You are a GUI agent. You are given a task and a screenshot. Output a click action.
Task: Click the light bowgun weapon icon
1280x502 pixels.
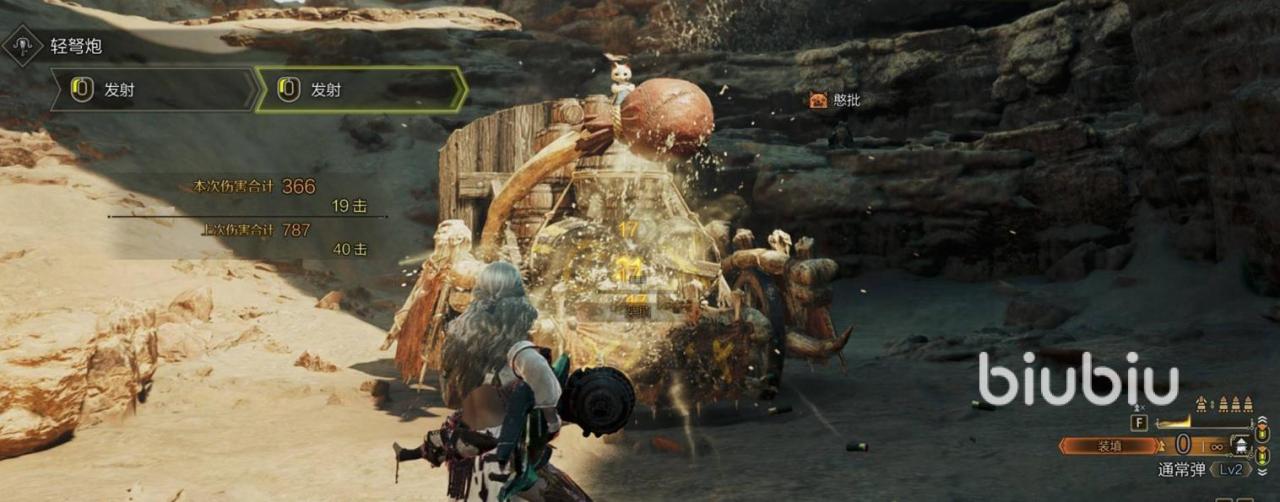[22, 46]
